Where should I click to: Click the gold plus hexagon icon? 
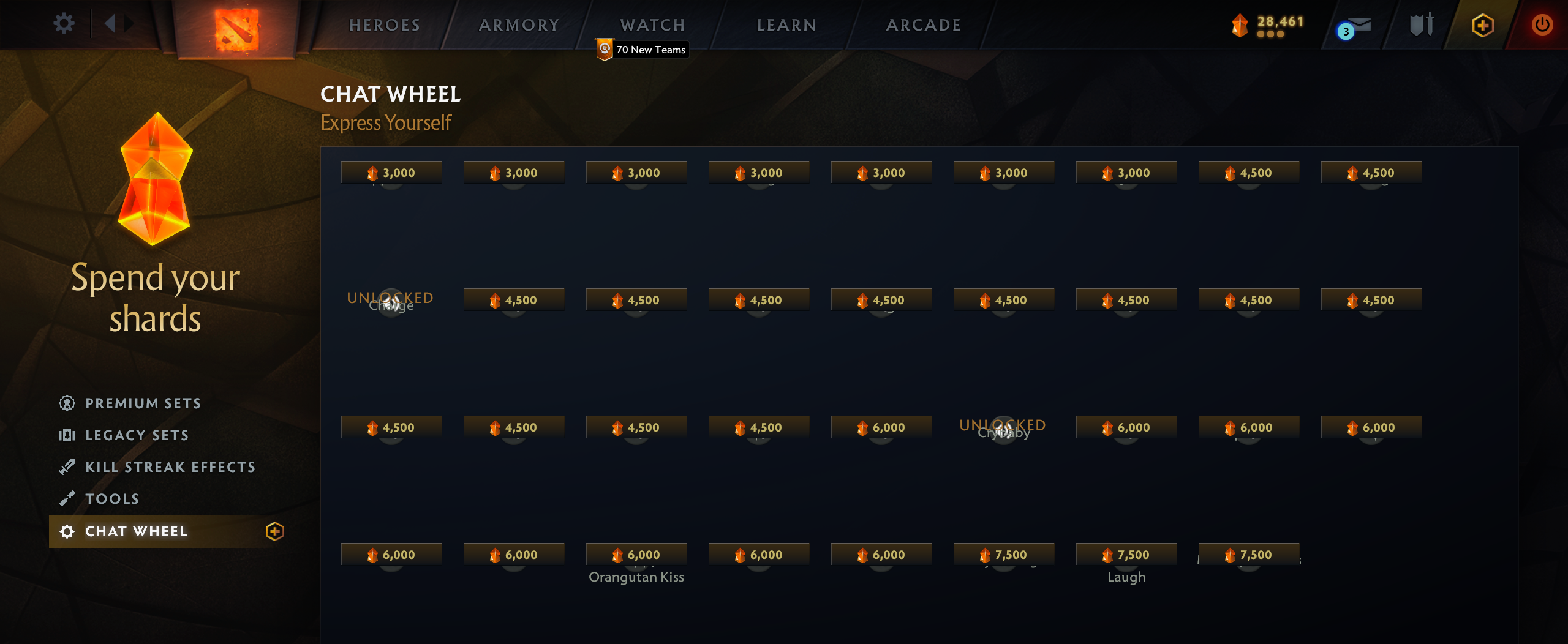point(1483,26)
